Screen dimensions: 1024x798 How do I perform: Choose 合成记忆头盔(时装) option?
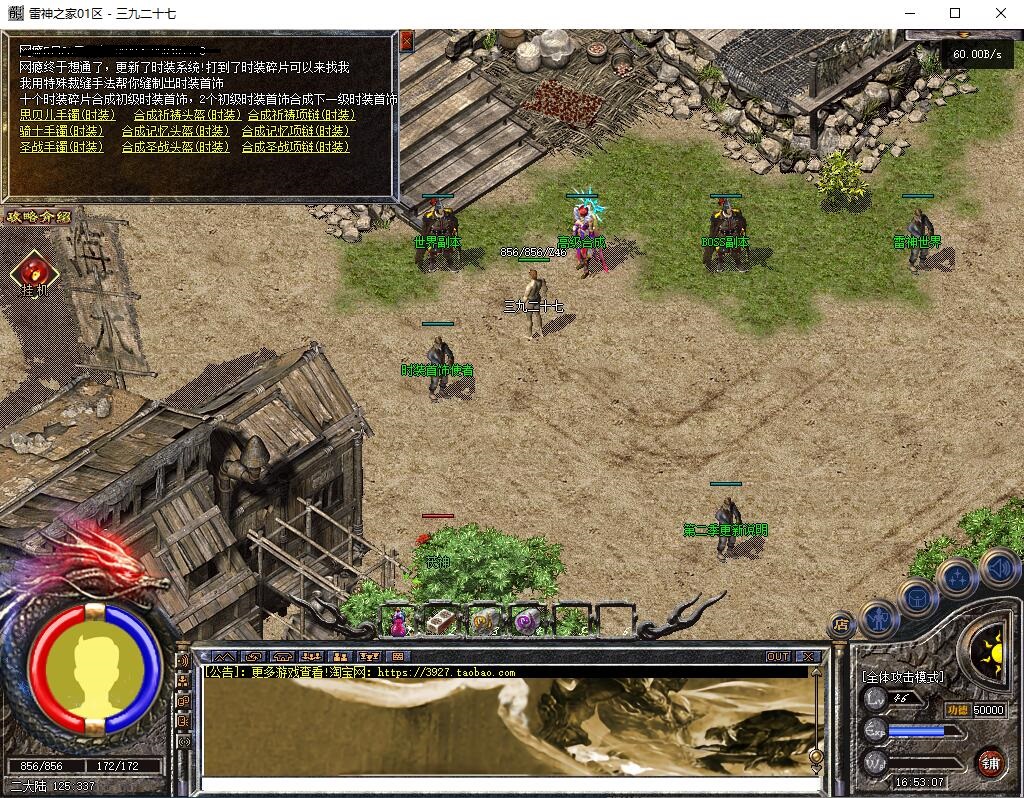175,131
